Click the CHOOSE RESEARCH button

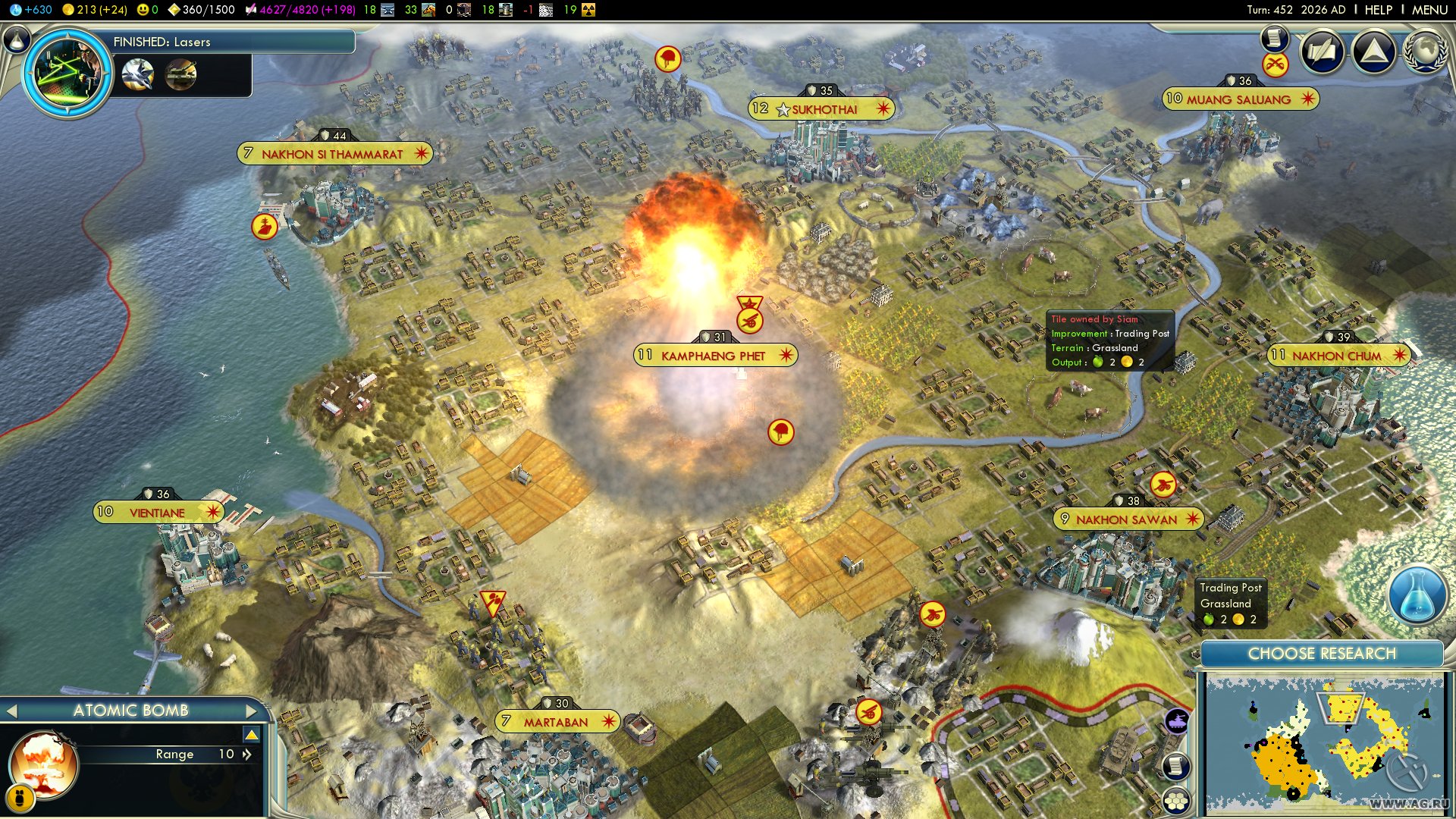click(1322, 654)
